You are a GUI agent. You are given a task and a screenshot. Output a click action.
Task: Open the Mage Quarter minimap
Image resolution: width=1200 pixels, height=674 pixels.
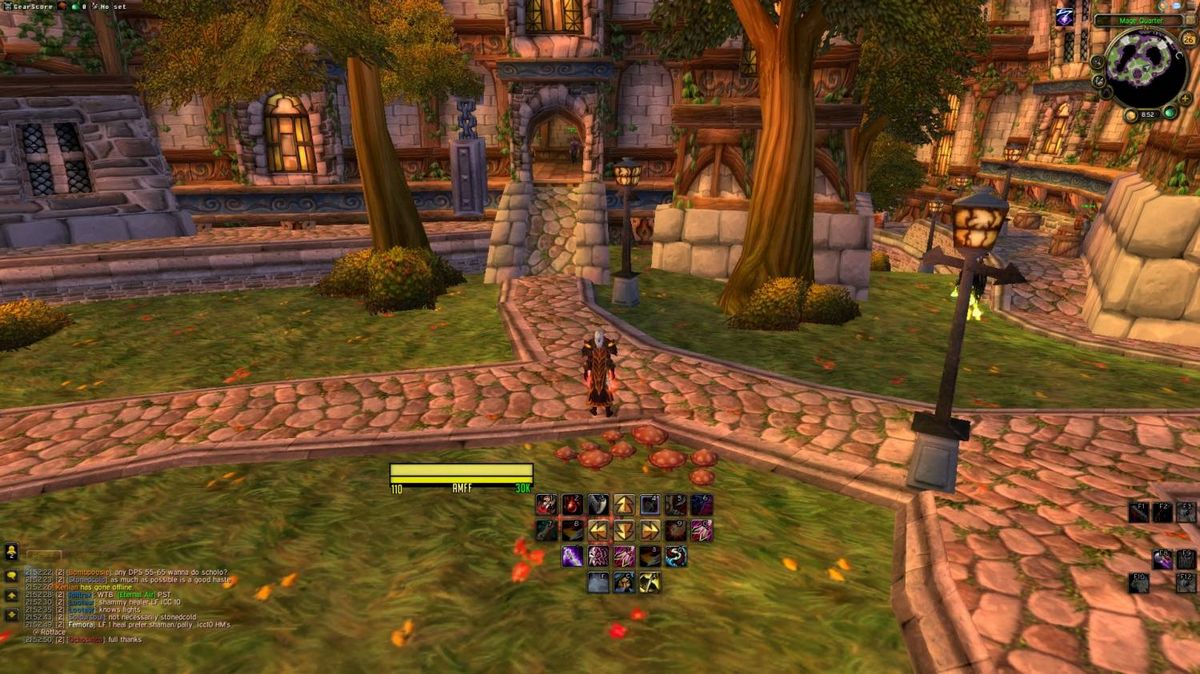point(1146,68)
